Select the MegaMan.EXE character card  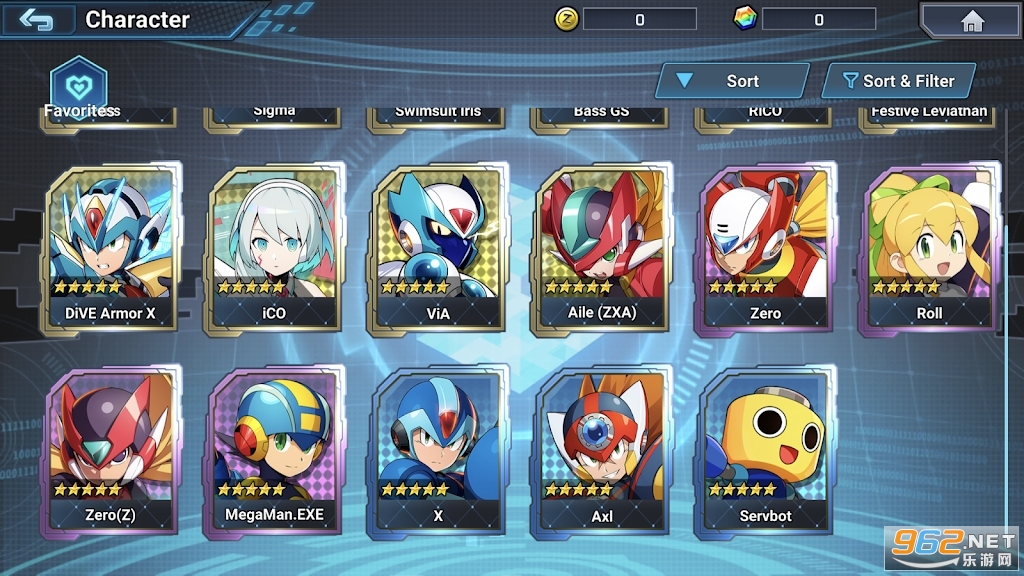(x=274, y=452)
